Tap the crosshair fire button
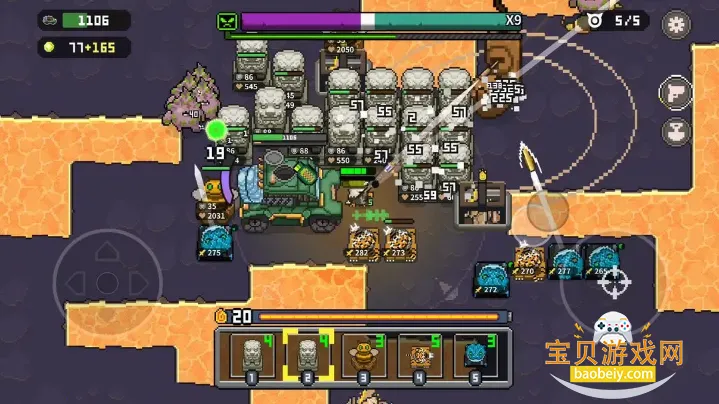This screenshot has width=719, height=404. click(611, 282)
